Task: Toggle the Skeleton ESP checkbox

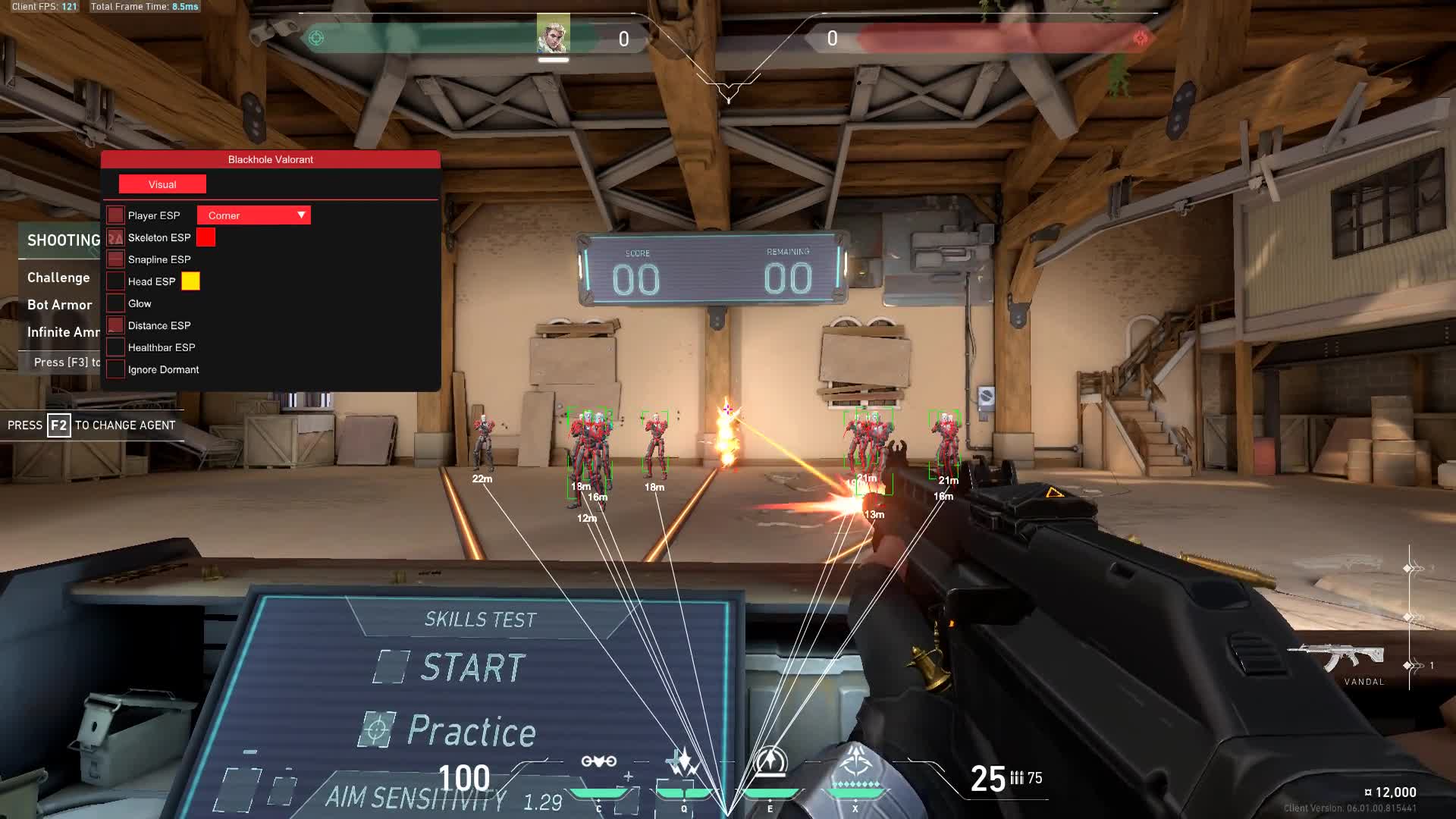Action: tap(115, 237)
